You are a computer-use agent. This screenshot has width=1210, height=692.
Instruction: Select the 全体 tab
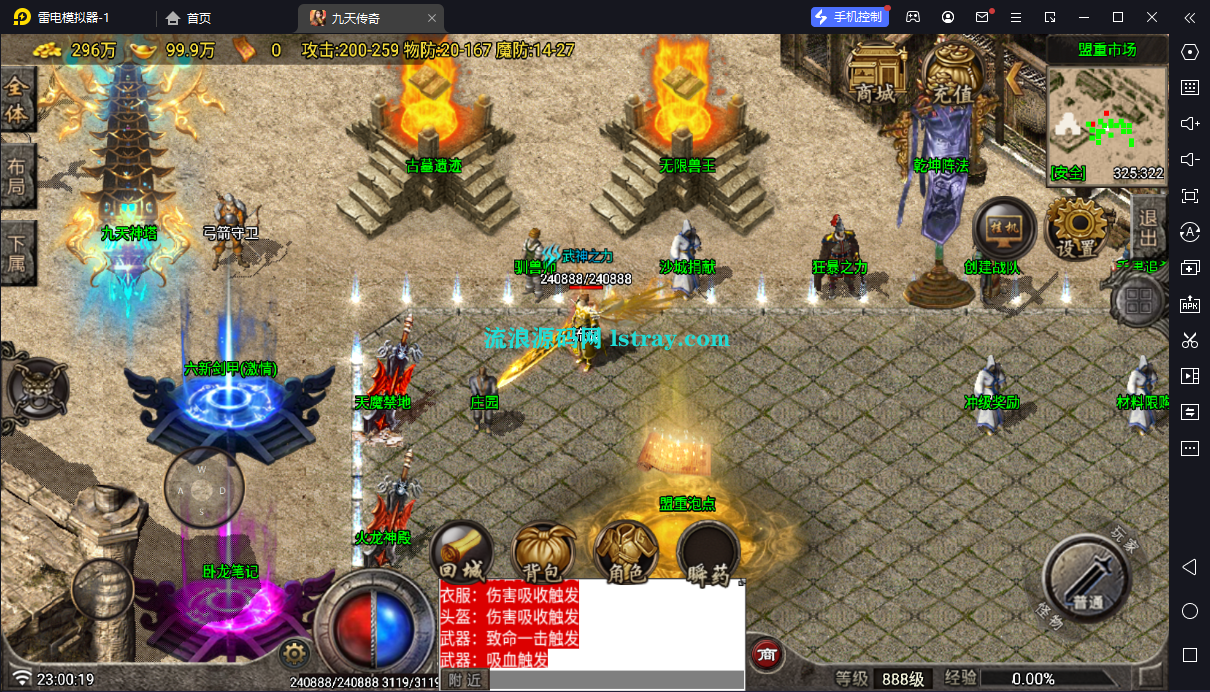point(18,100)
